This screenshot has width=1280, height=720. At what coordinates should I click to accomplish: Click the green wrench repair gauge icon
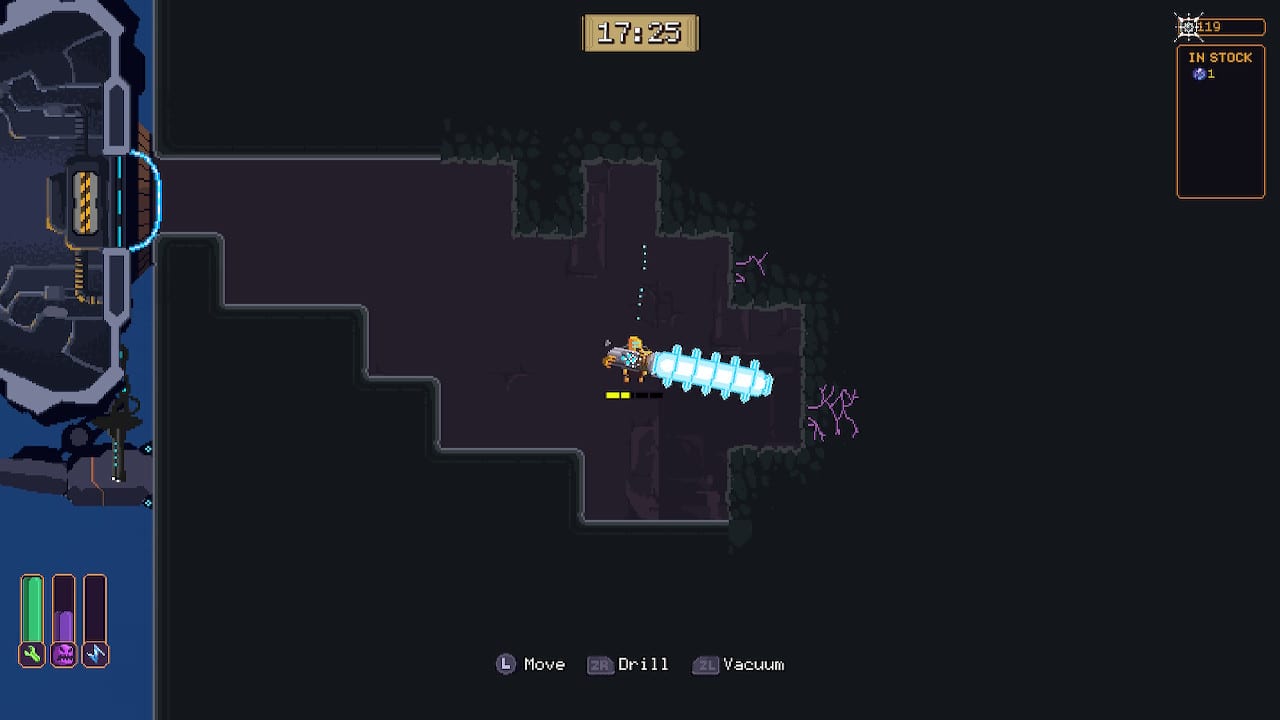click(32, 653)
